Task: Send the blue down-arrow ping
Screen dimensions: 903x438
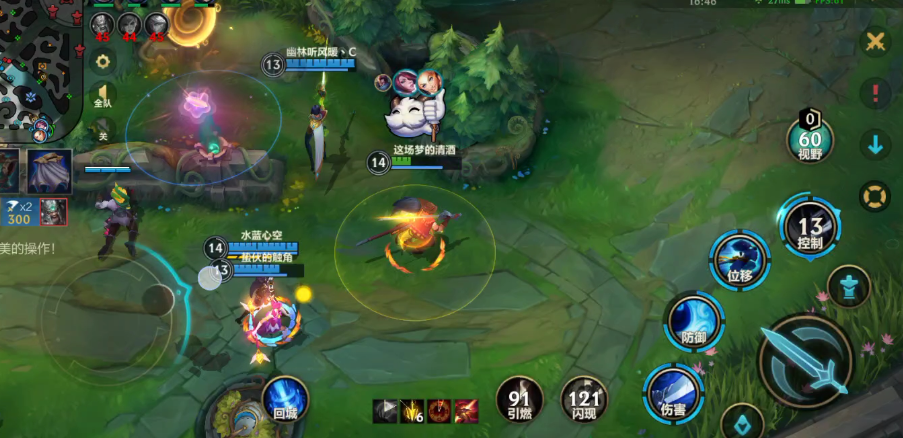Action: point(875,144)
